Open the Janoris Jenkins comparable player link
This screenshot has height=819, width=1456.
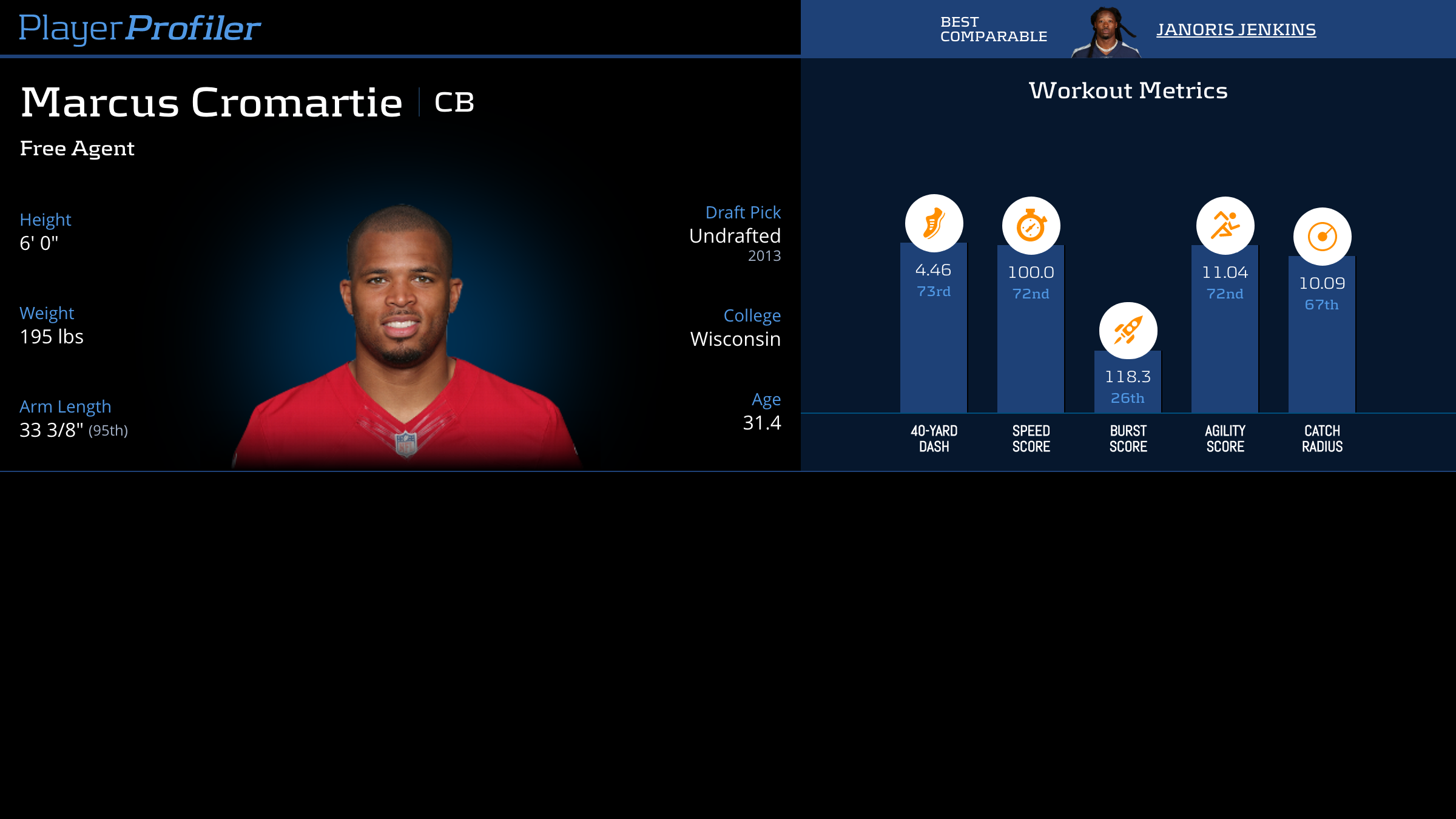[1236, 30]
